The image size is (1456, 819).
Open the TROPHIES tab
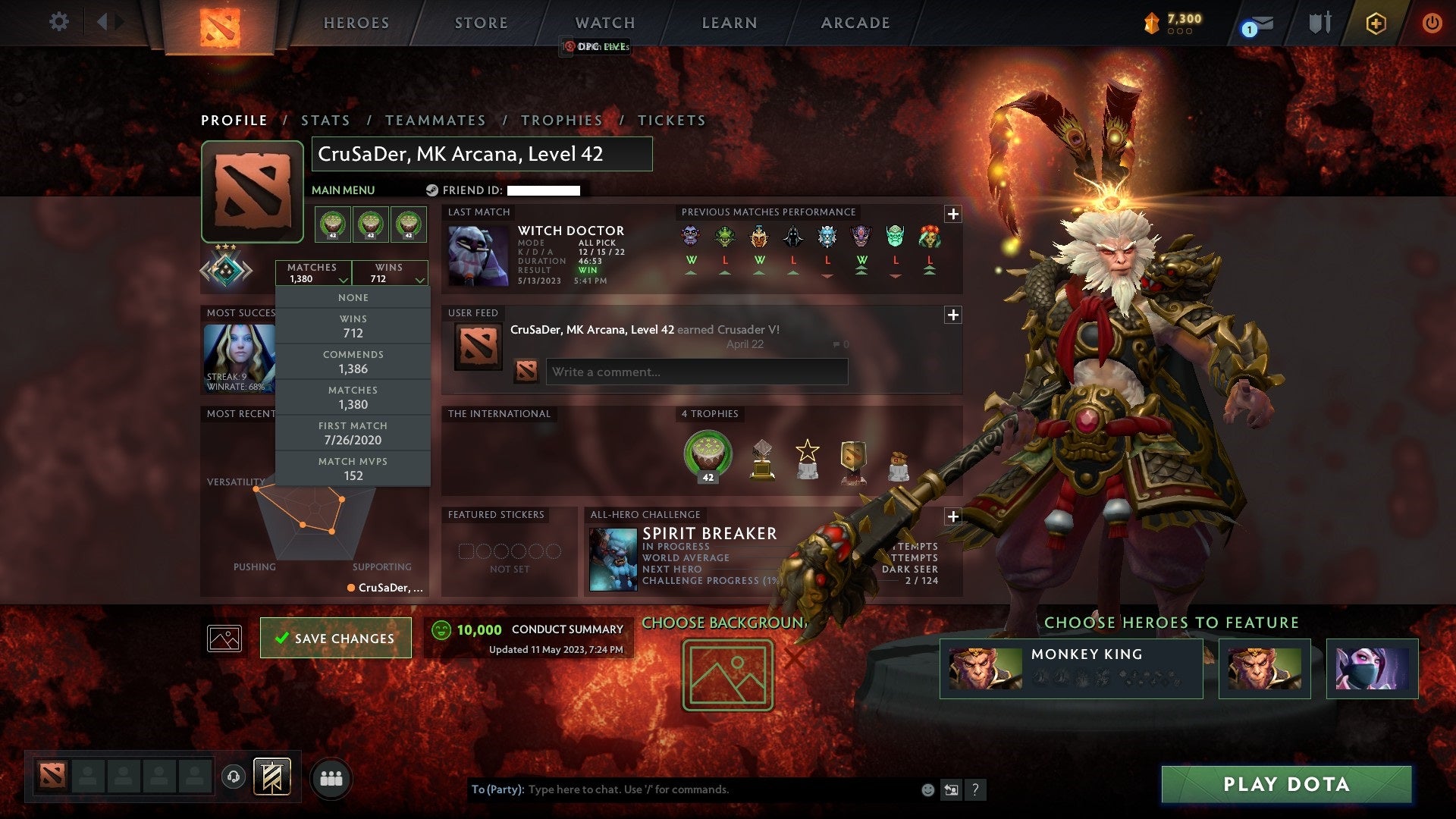pyautogui.click(x=561, y=120)
